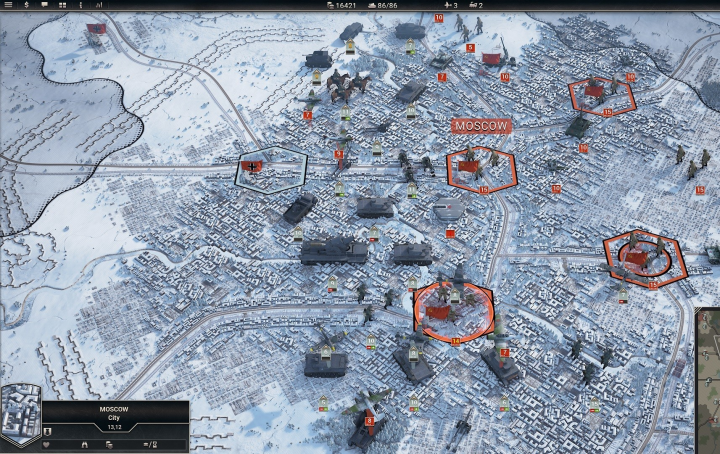This screenshot has width=720, height=454.
Task: Open the speech bubble message log
Action: (45, 5)
